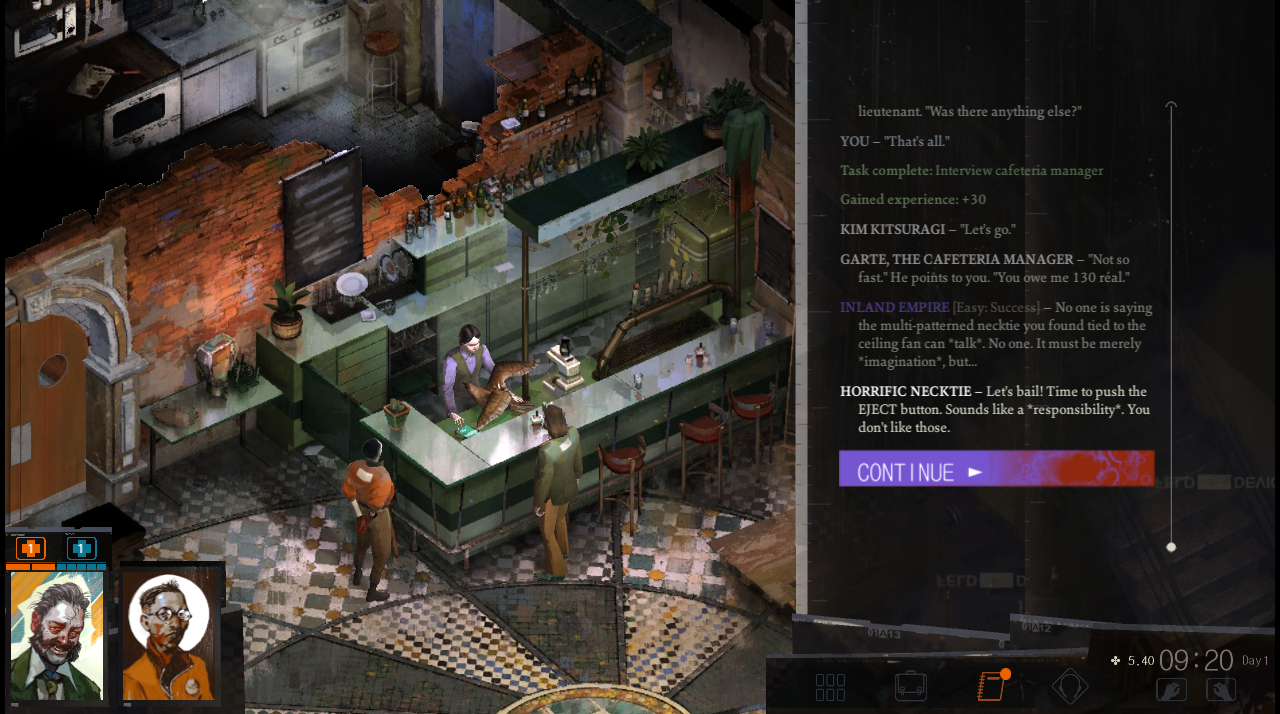Open the character sheet grid icon

tap(830, 687)
